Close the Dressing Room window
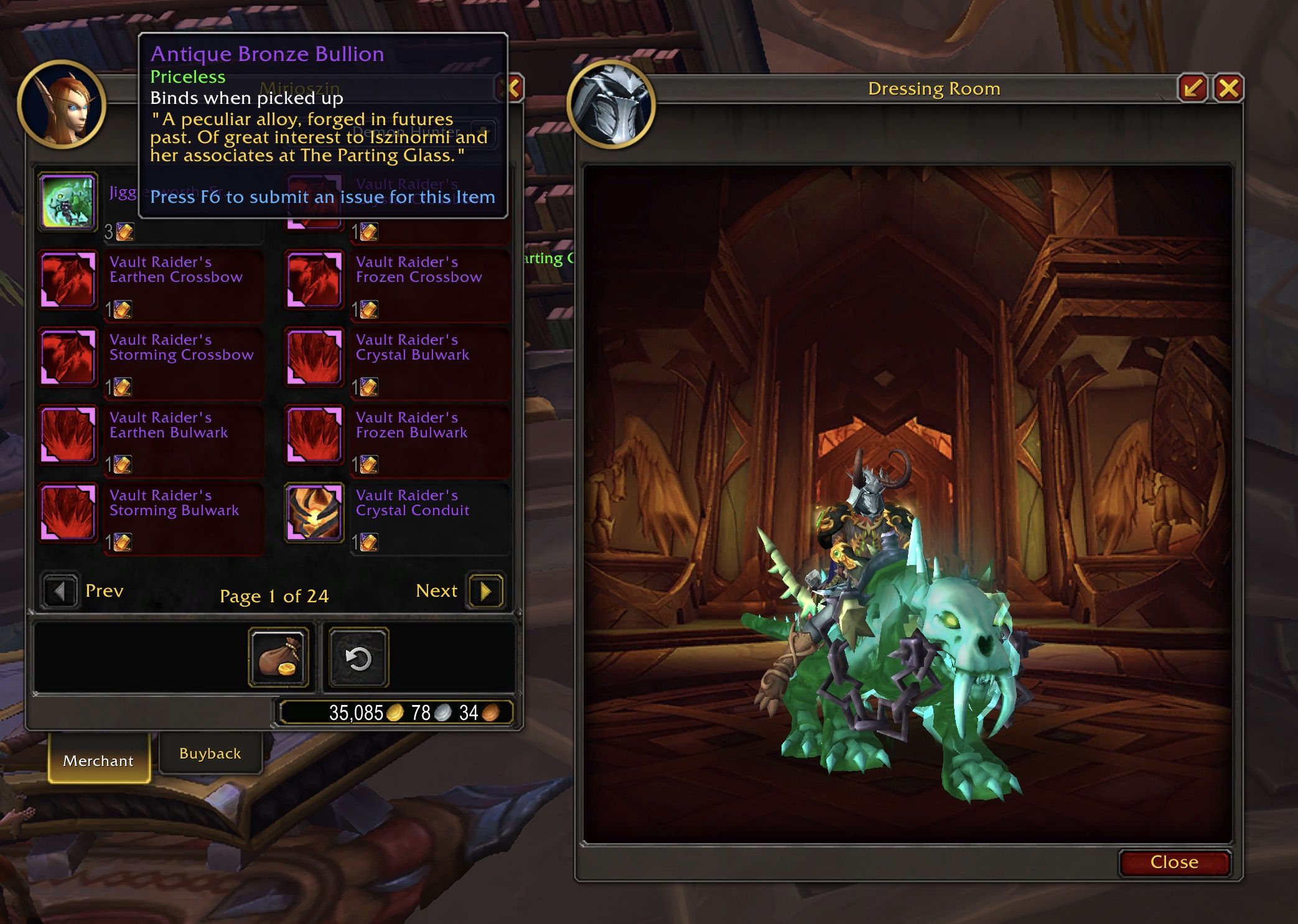Viewport: 1298px width, 924px height. point(1228,88)
